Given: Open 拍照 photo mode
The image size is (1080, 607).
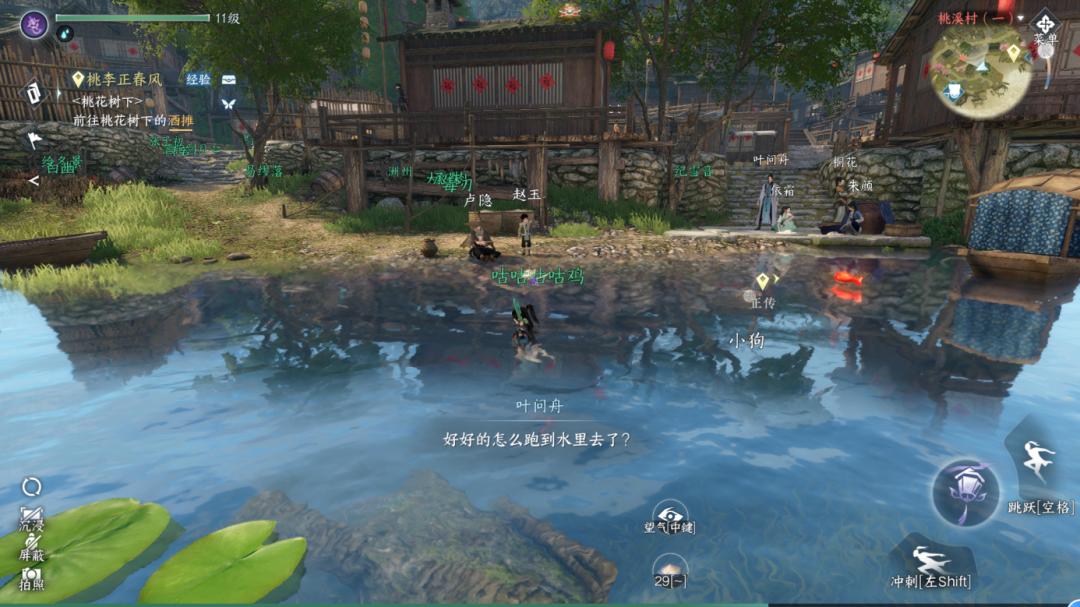Looking at the screenshot, I should coord(32,577).
